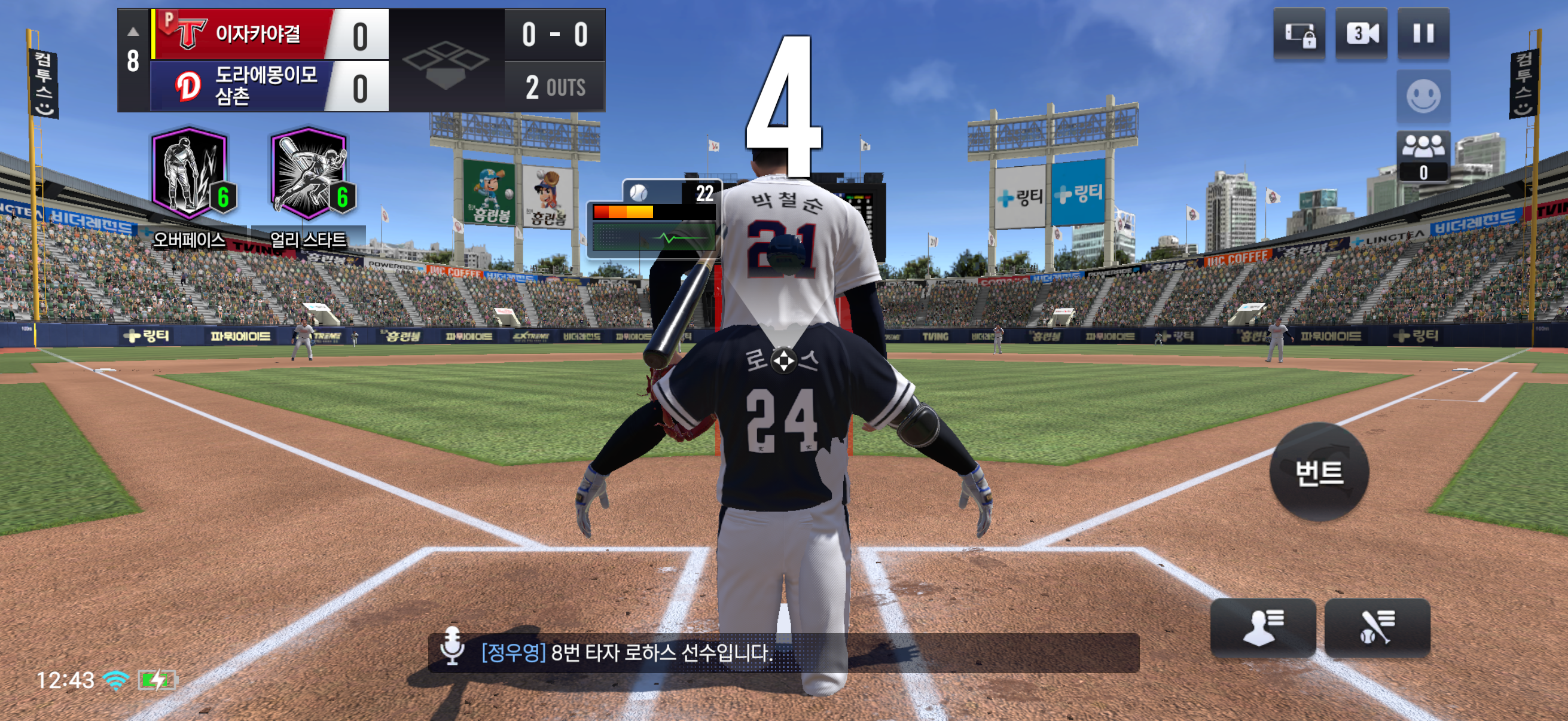Open the smiley emote menu
The width and height of the screenshot is (1568, 721).
(x=1423, y=97)
